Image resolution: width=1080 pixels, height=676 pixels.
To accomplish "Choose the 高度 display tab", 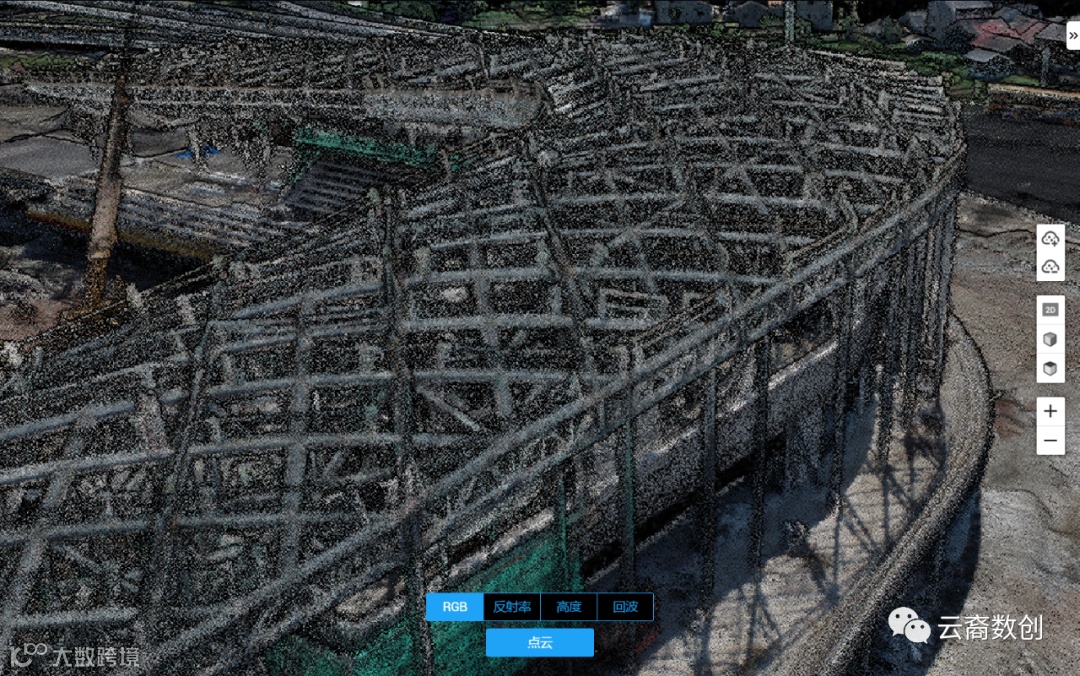I will 569,607.
